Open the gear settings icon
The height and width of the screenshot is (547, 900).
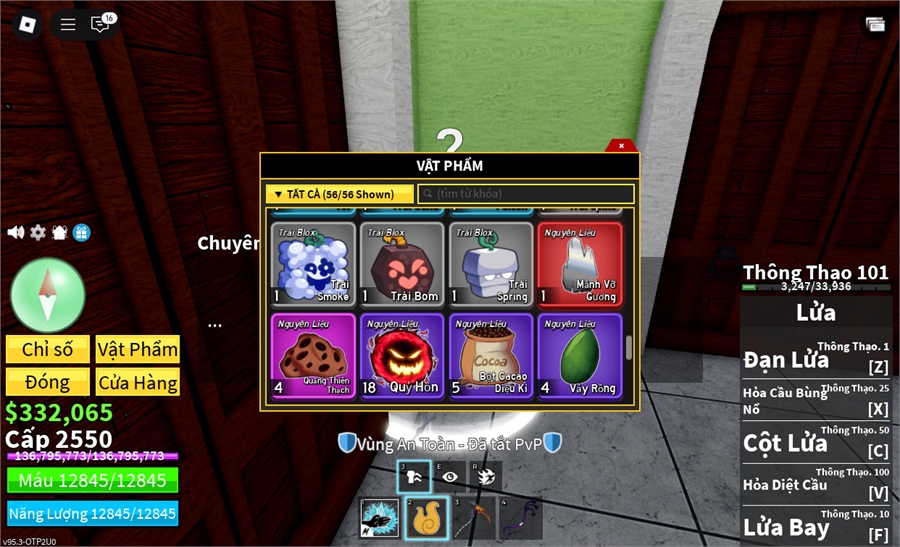38,232
